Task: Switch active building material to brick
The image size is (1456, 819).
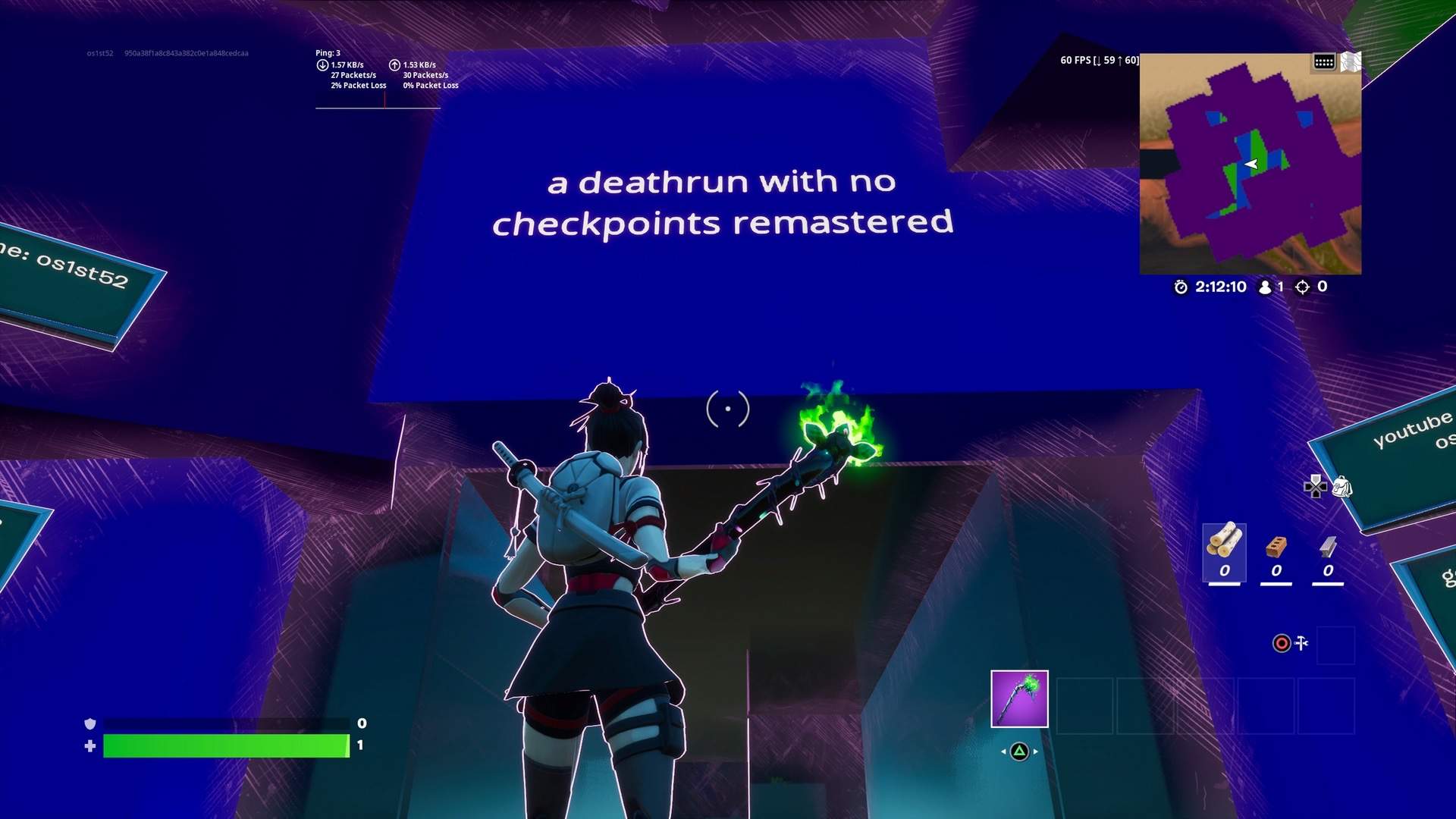Action: (1276, 546)
